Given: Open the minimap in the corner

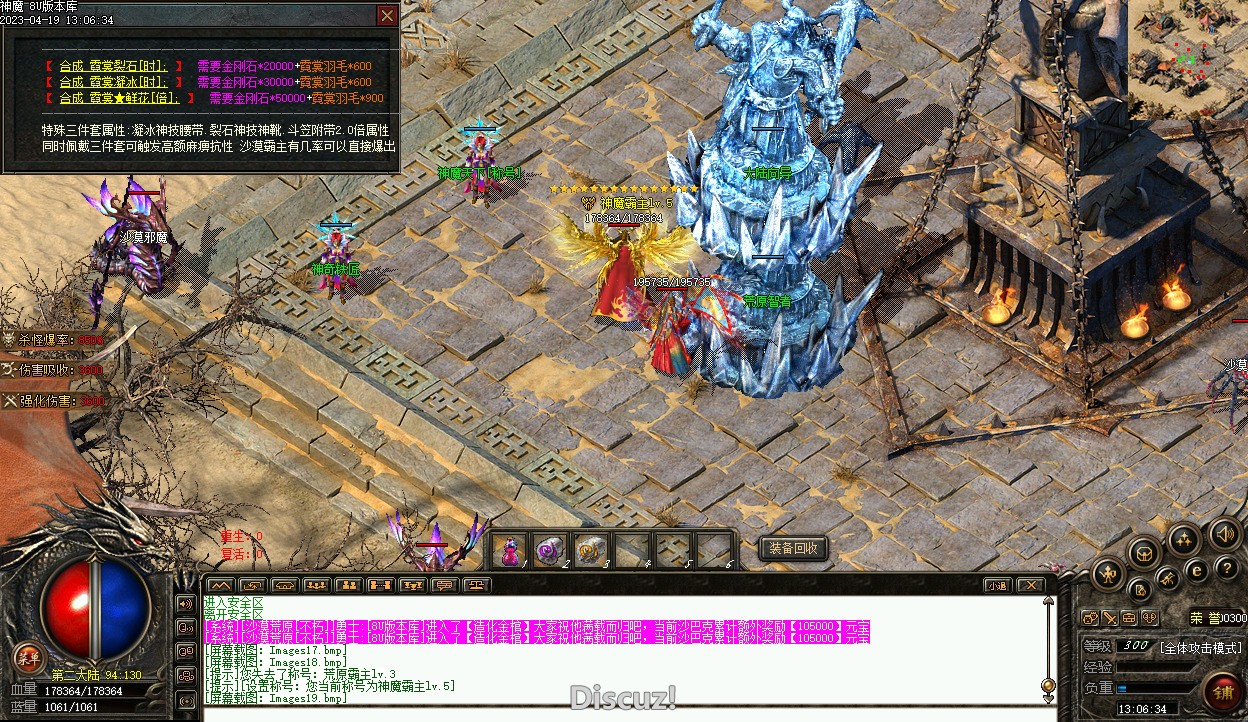Looking at the screenshot, I should pyautogui.click(x=1187, y=60).
